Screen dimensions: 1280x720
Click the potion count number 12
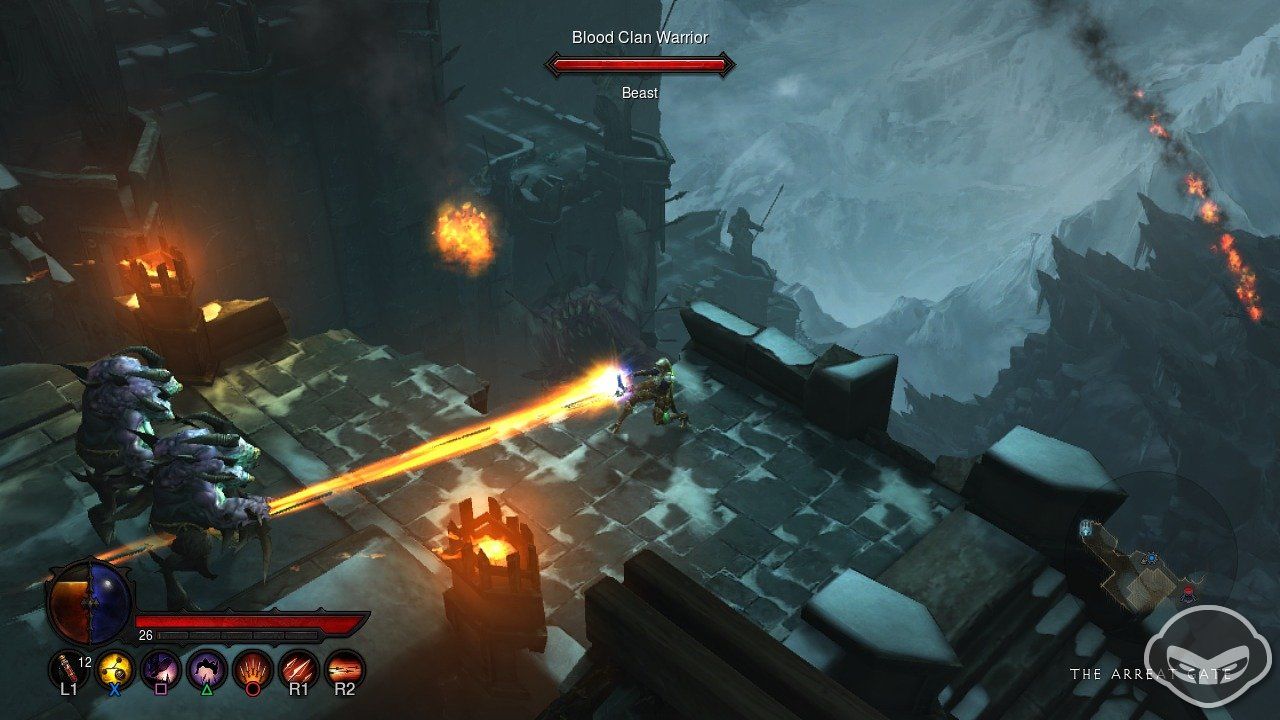coord(84,661)
